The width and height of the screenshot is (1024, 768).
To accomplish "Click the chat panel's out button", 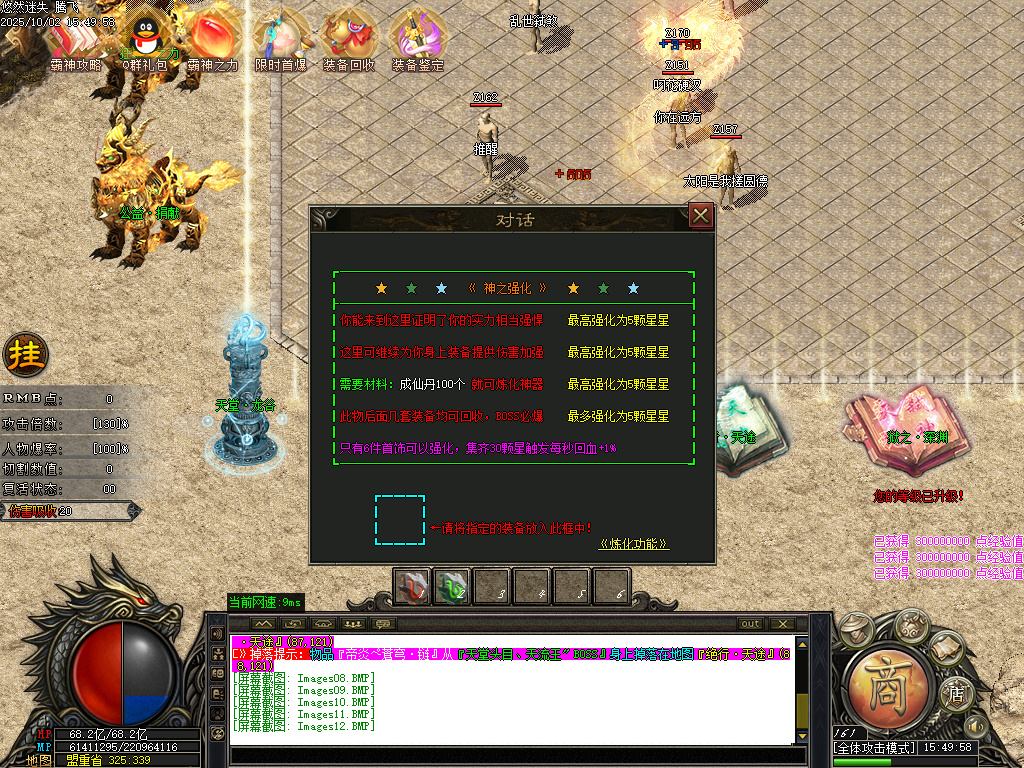I will pyautogui.click(x=749, y=624).
